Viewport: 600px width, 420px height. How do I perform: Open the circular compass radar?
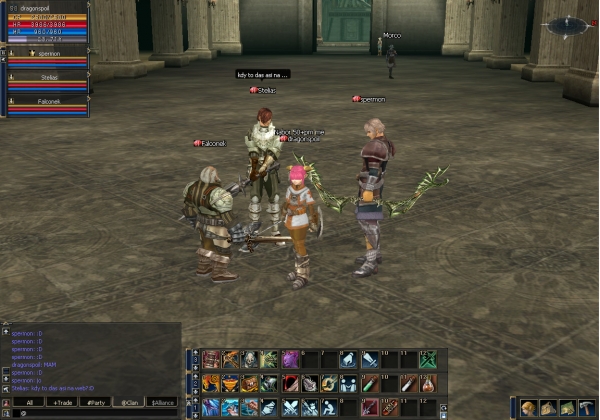[x=567, y=24]
